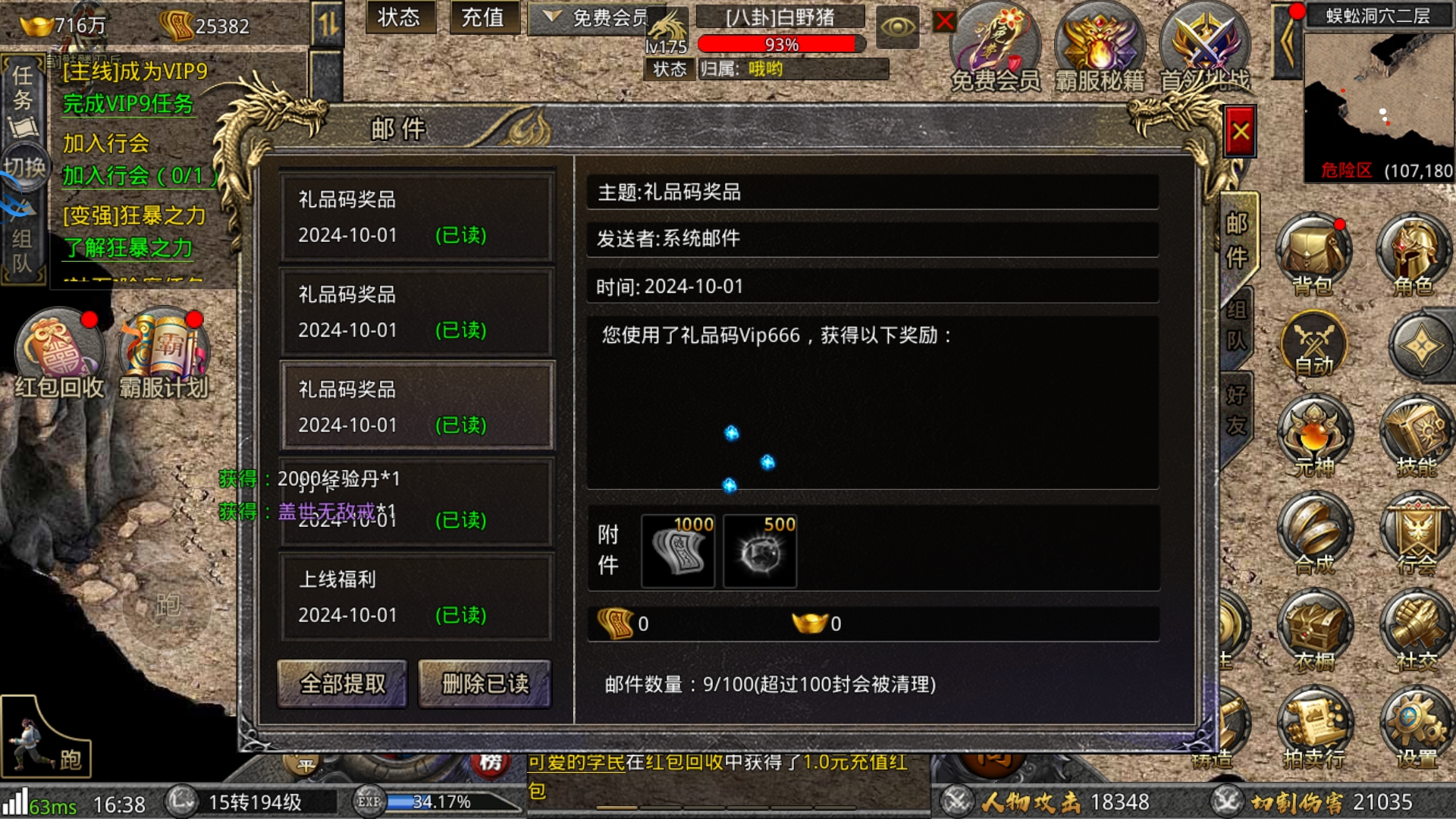Open the 元神 spirit menu
The image size is (1456, 819).
(1314, 438)
